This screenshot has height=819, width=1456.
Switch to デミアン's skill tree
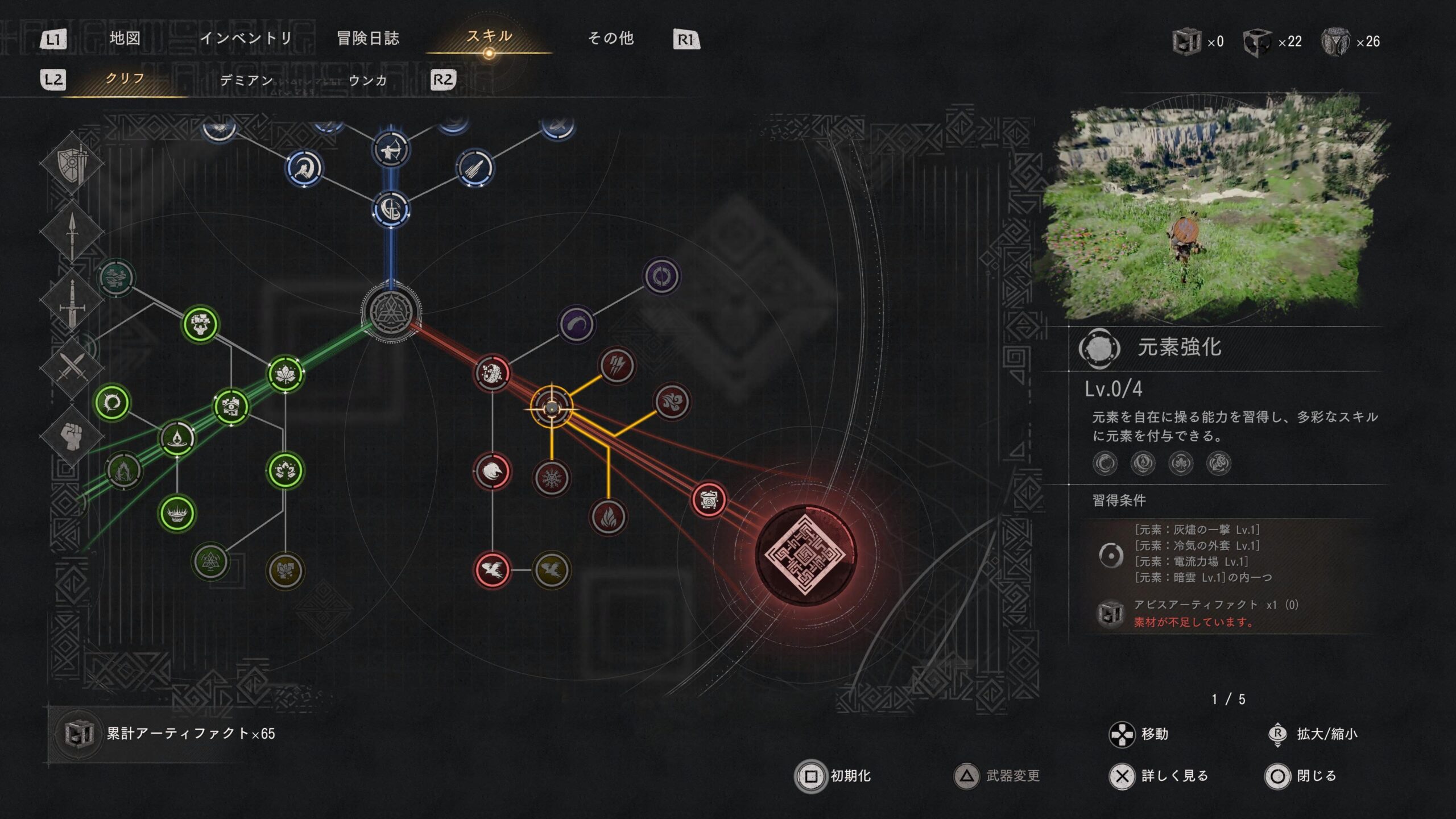(x=246, y=80)
